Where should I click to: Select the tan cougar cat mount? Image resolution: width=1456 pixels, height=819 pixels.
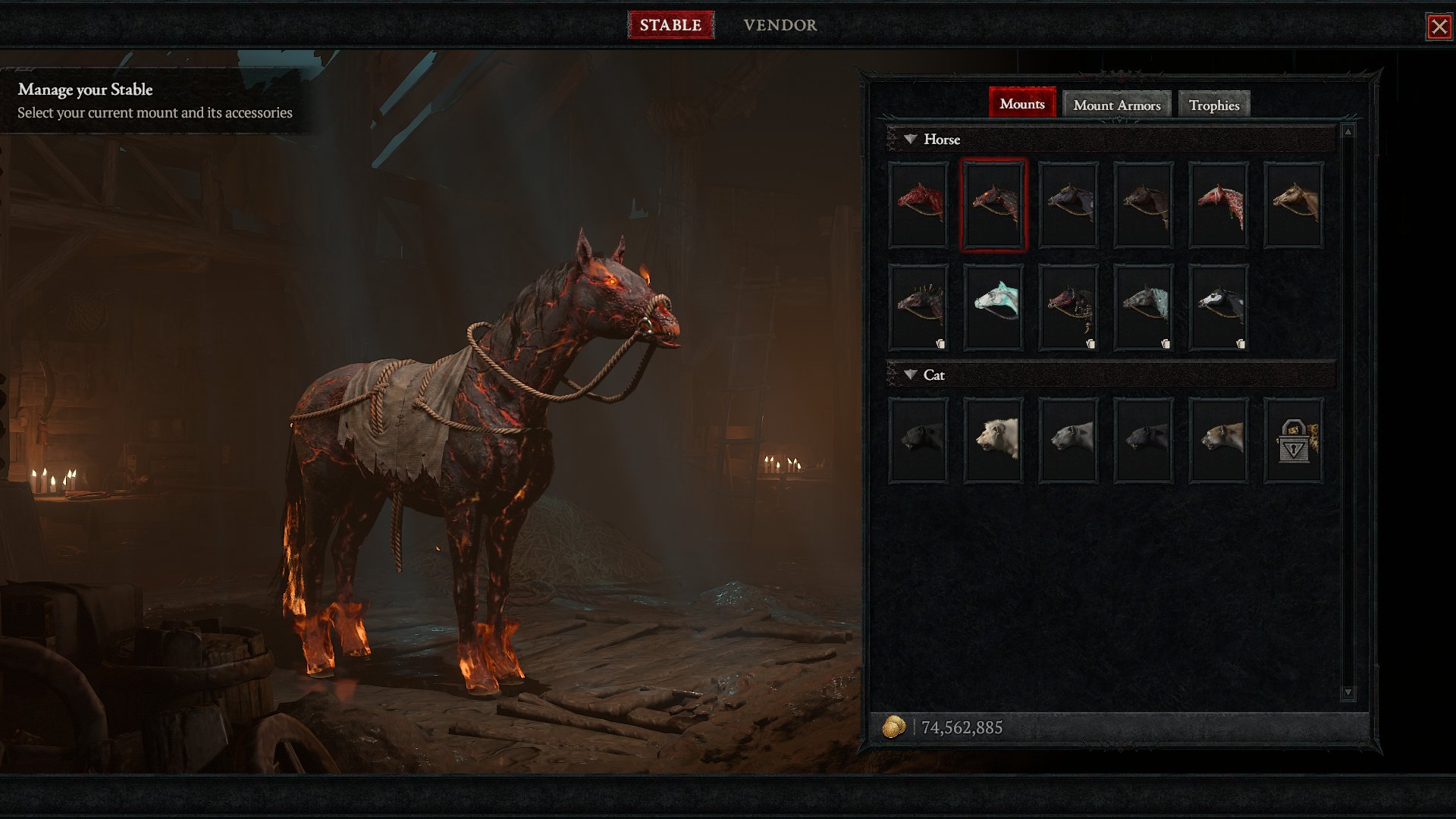click(1219, 440)
